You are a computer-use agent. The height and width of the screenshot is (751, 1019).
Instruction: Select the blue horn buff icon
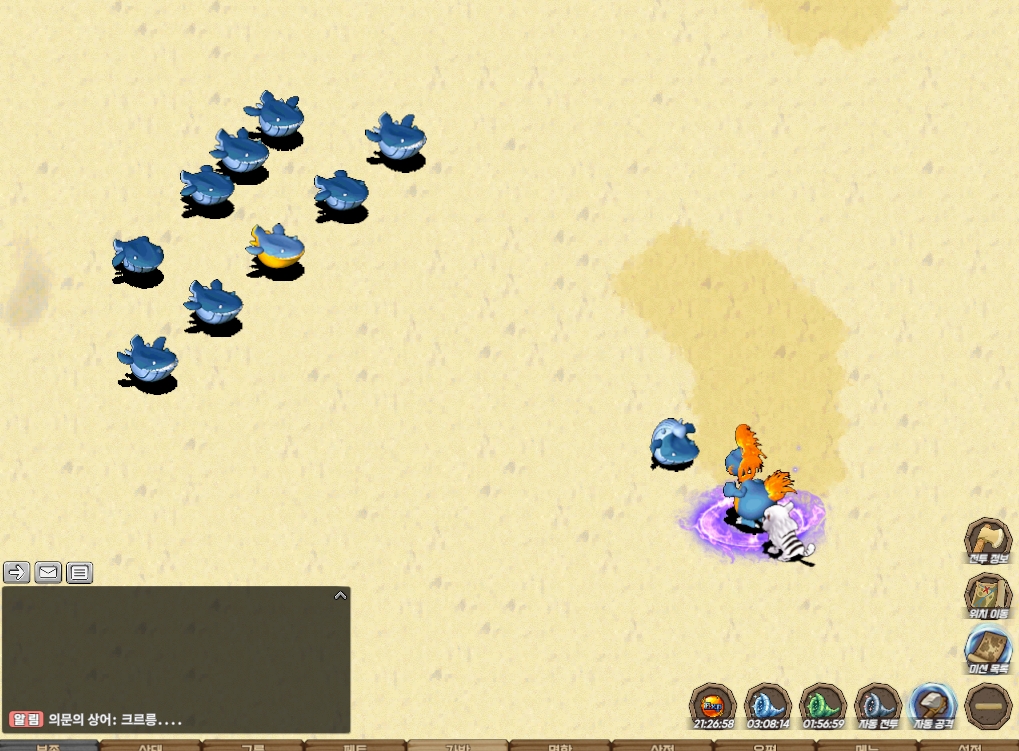[768, 706]
